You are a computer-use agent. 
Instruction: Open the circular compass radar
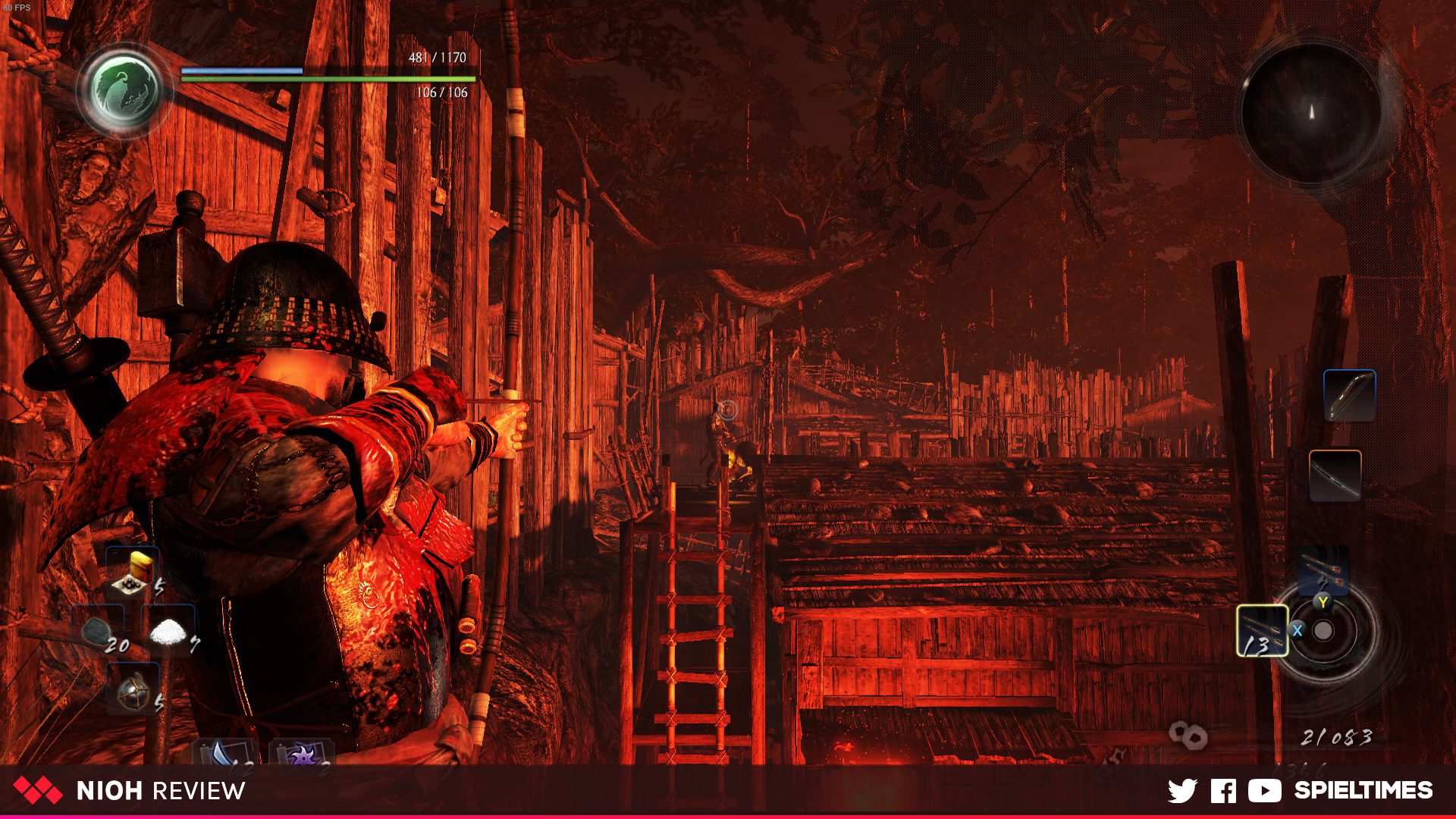[x=1311, y=112]
